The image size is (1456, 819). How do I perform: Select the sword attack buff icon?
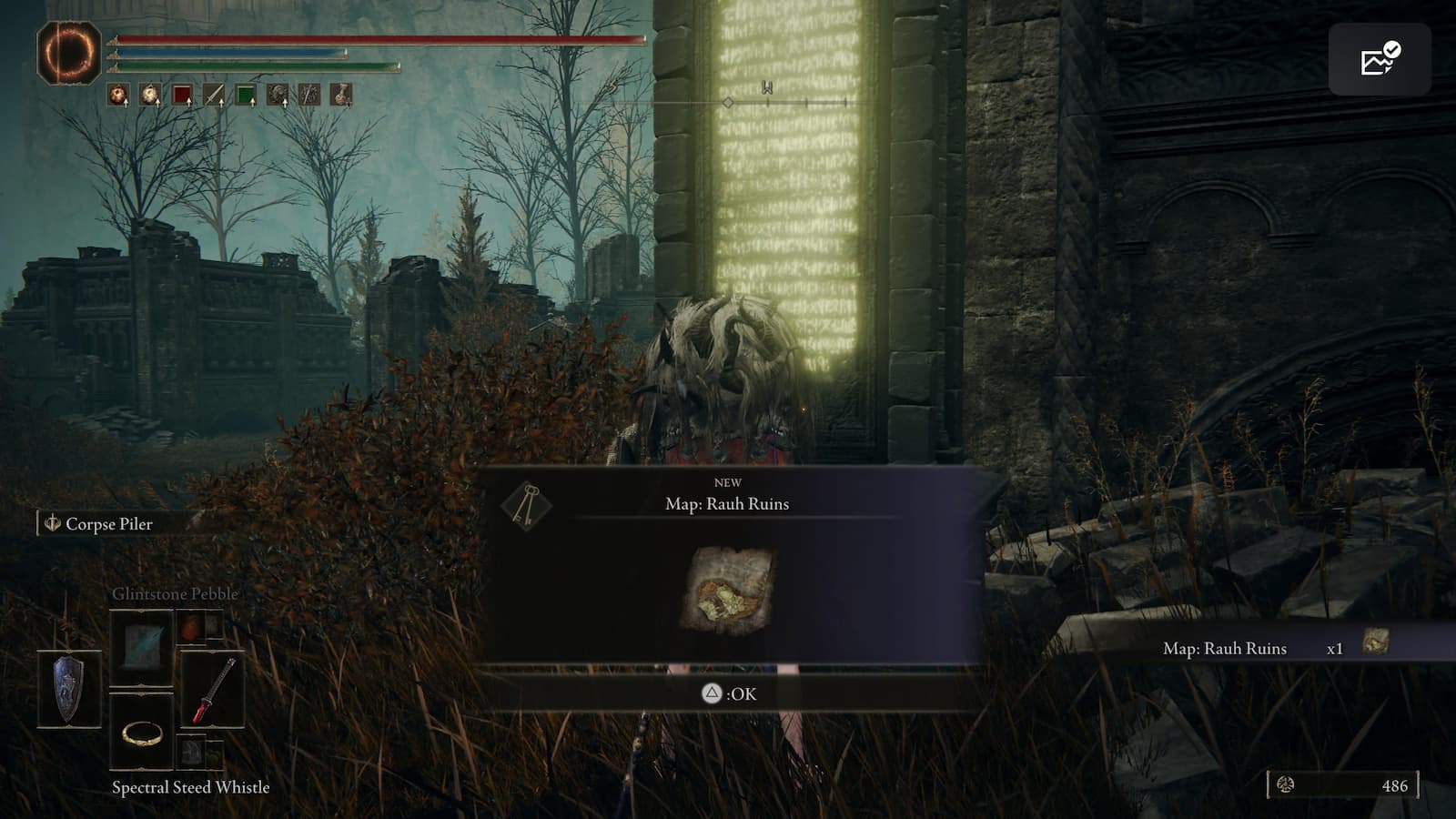pos(214,95)
